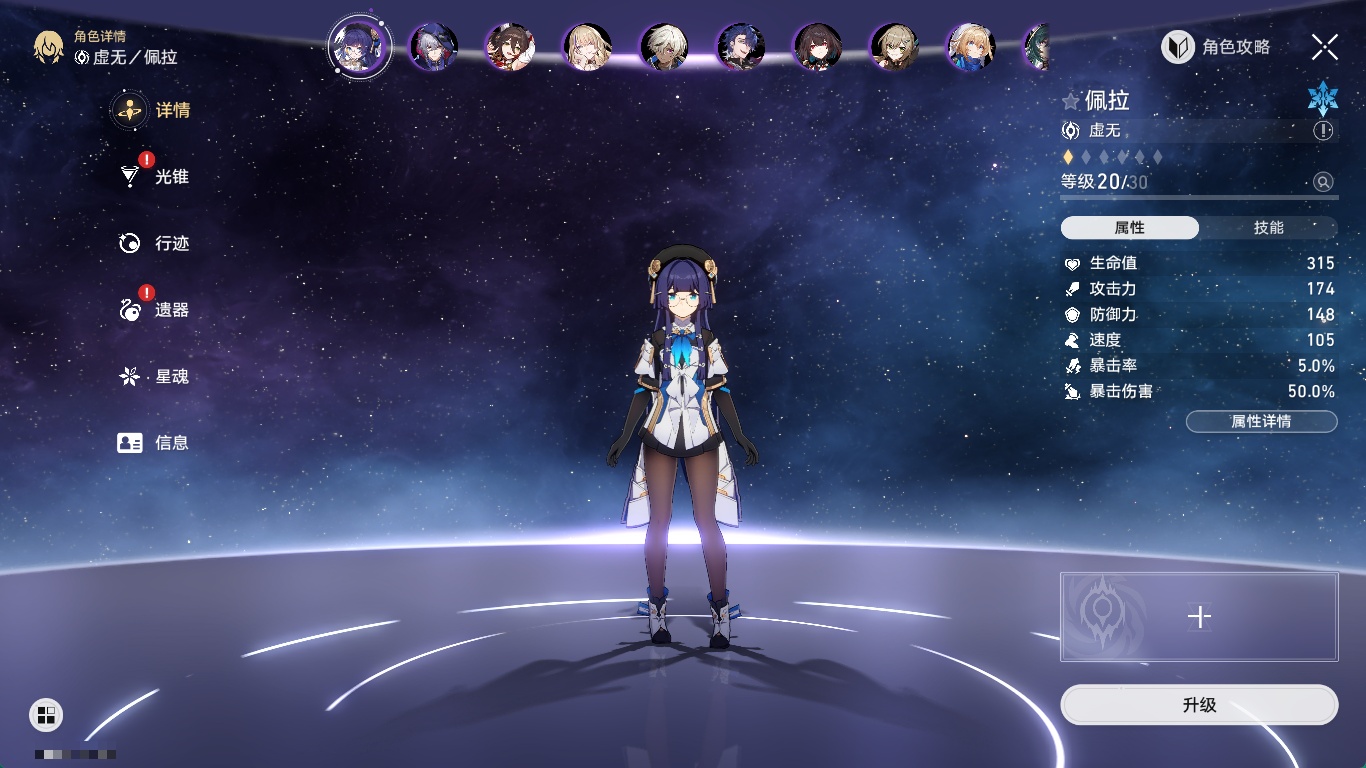This screenshot has width=1366, height=768.
Task: Add a light cone in the empty plus slot
Action: [1199, 617]
